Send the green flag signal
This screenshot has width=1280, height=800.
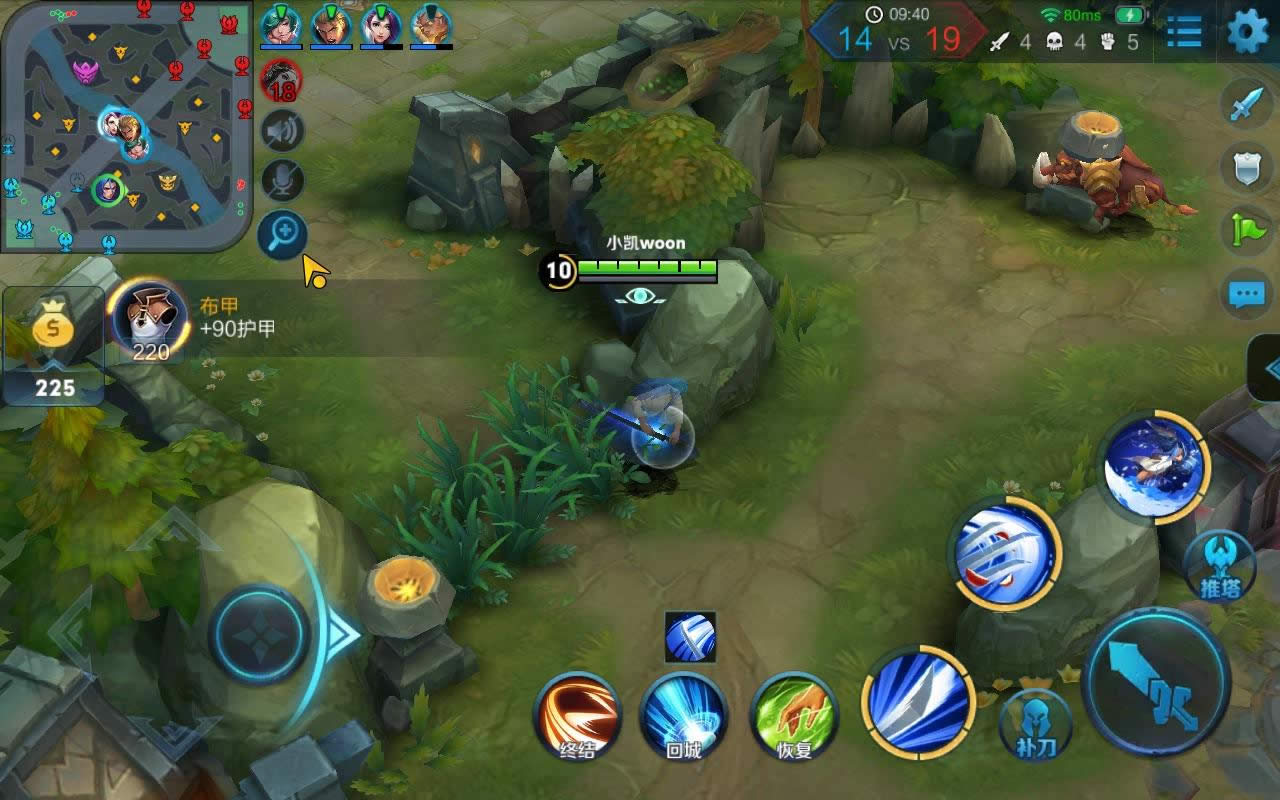coord(1246,231)
